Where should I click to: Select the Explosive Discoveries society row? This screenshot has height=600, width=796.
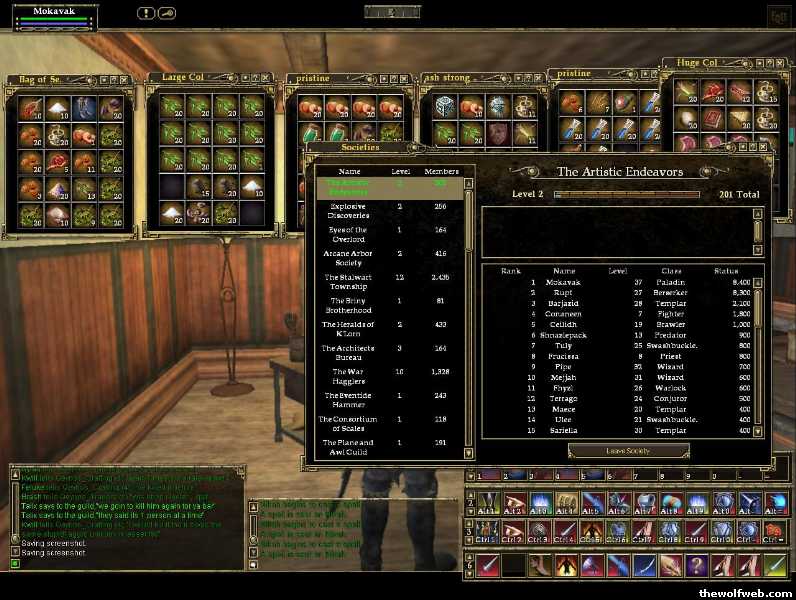[348, 210]
